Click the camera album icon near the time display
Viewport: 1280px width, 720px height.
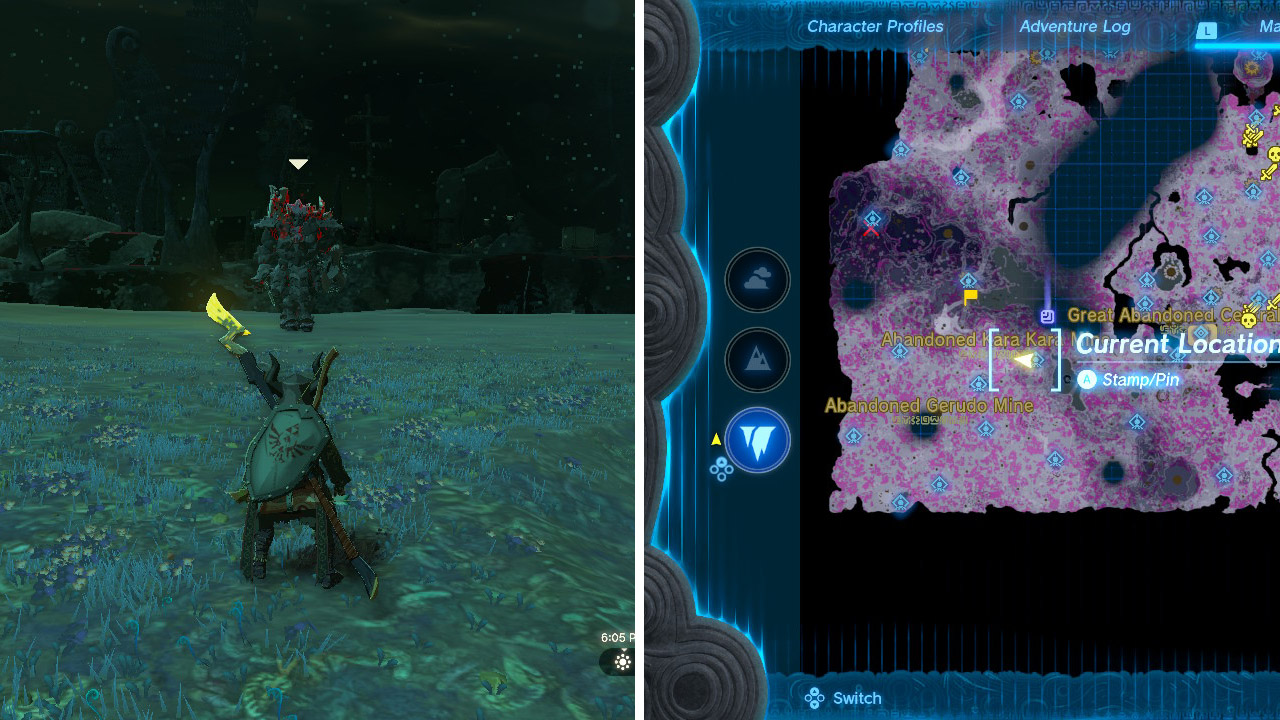click(x=622, y=662)
